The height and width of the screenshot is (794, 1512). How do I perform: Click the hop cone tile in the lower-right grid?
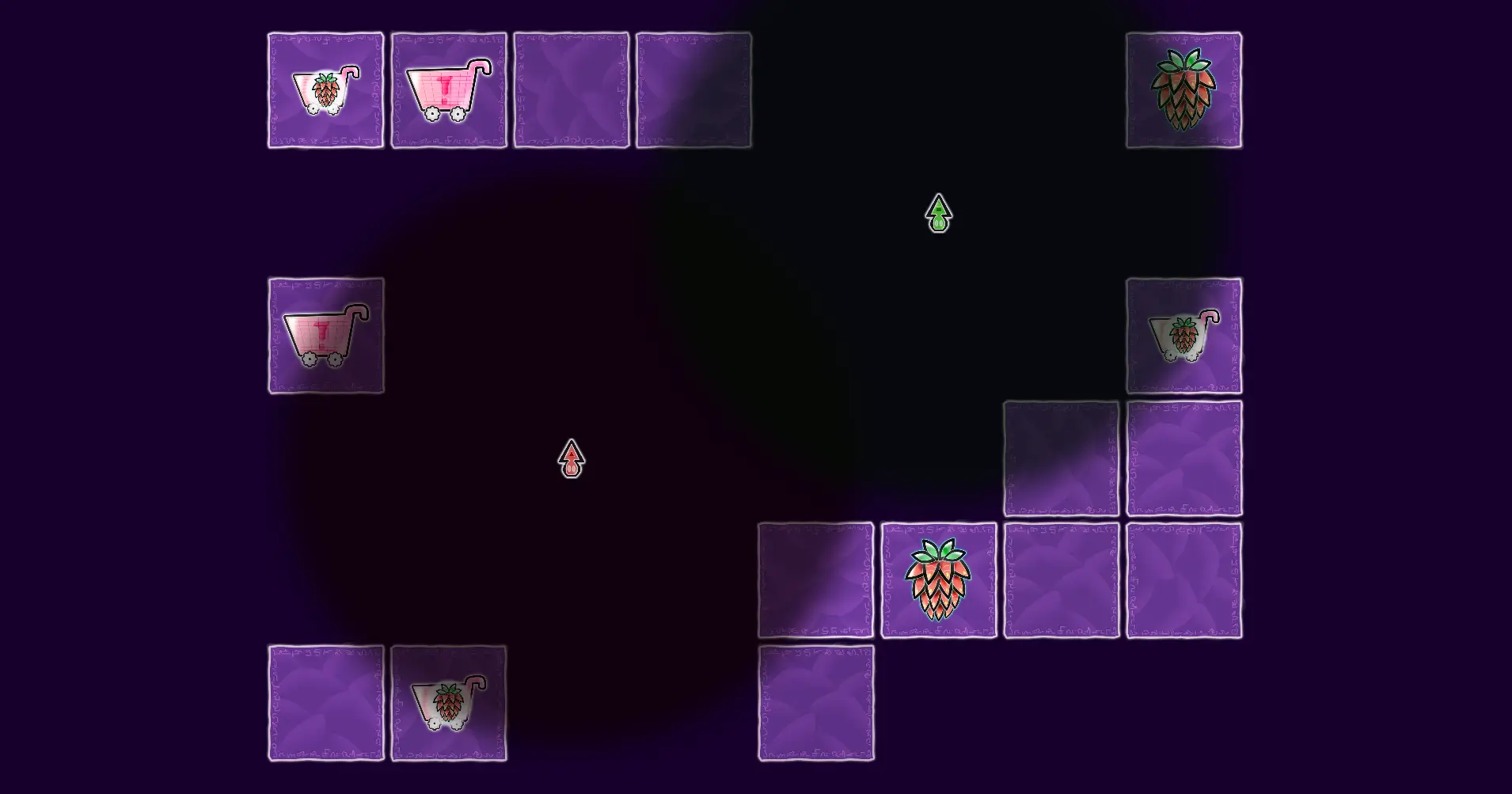(940, 578)
